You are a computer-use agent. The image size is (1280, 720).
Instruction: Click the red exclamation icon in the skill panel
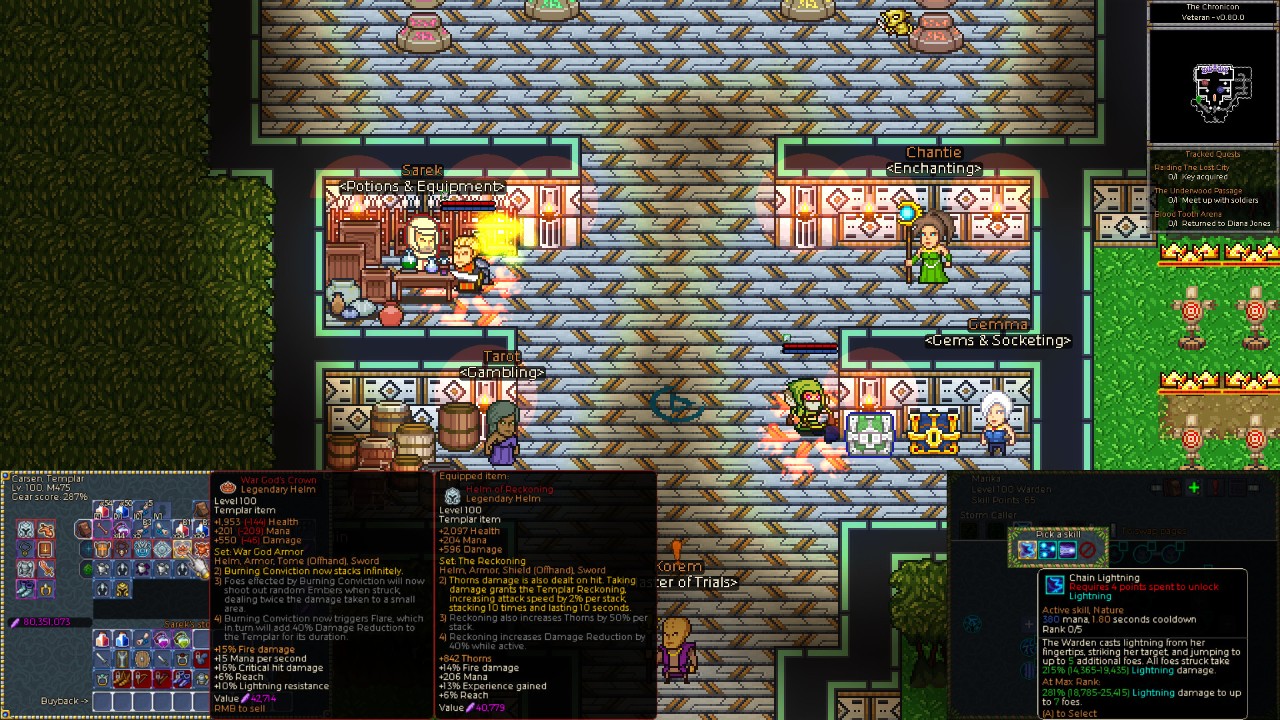click(1215, 488)
